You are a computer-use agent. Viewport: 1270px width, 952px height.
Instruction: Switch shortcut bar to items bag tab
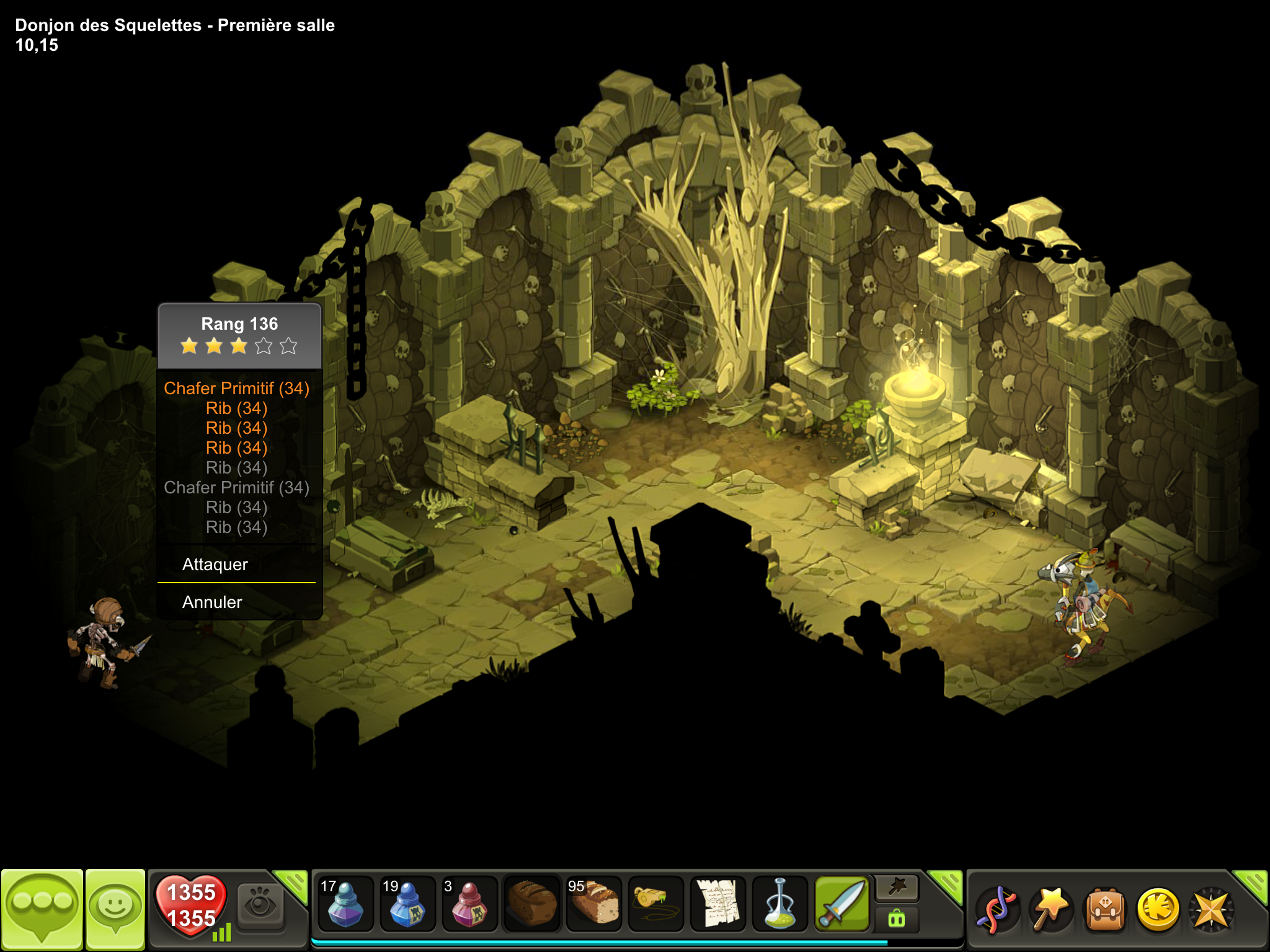pyautogui.click(x=897, y=919)
